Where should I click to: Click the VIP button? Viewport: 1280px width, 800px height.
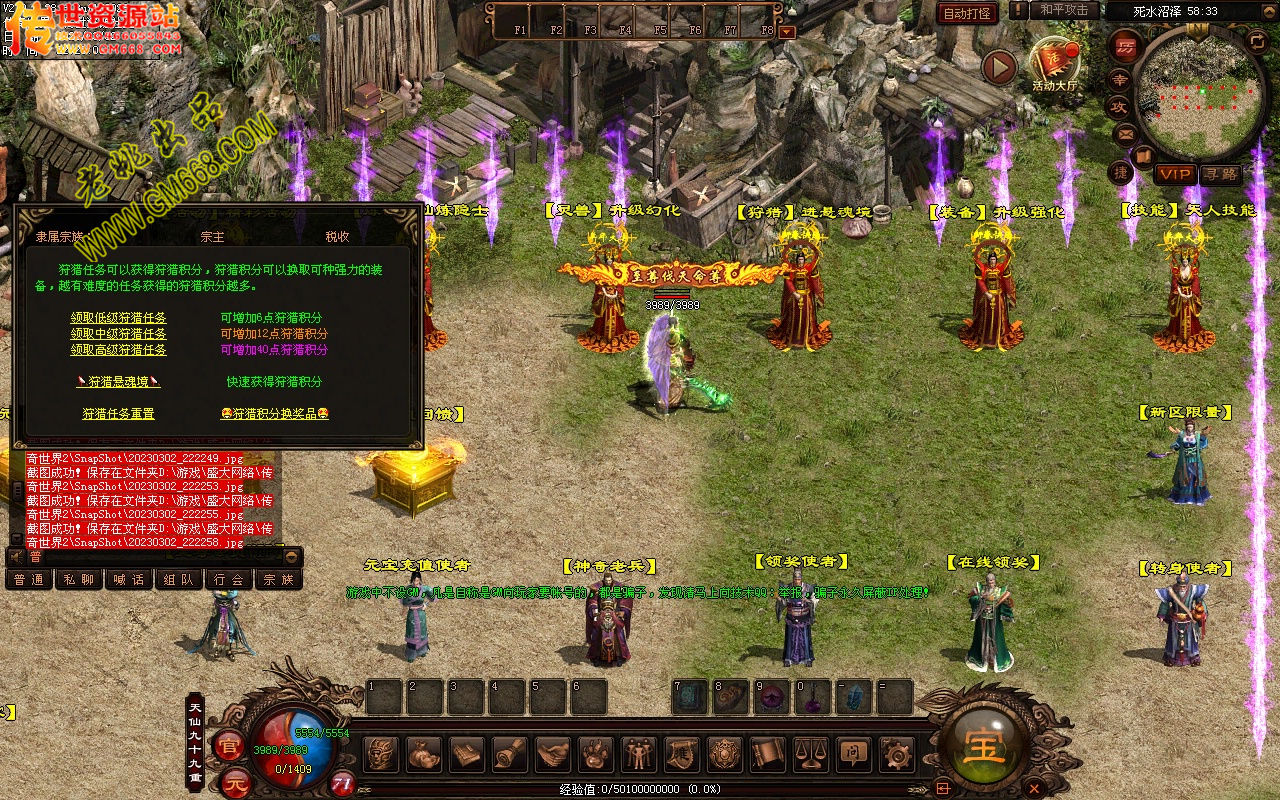point(1175,174)
